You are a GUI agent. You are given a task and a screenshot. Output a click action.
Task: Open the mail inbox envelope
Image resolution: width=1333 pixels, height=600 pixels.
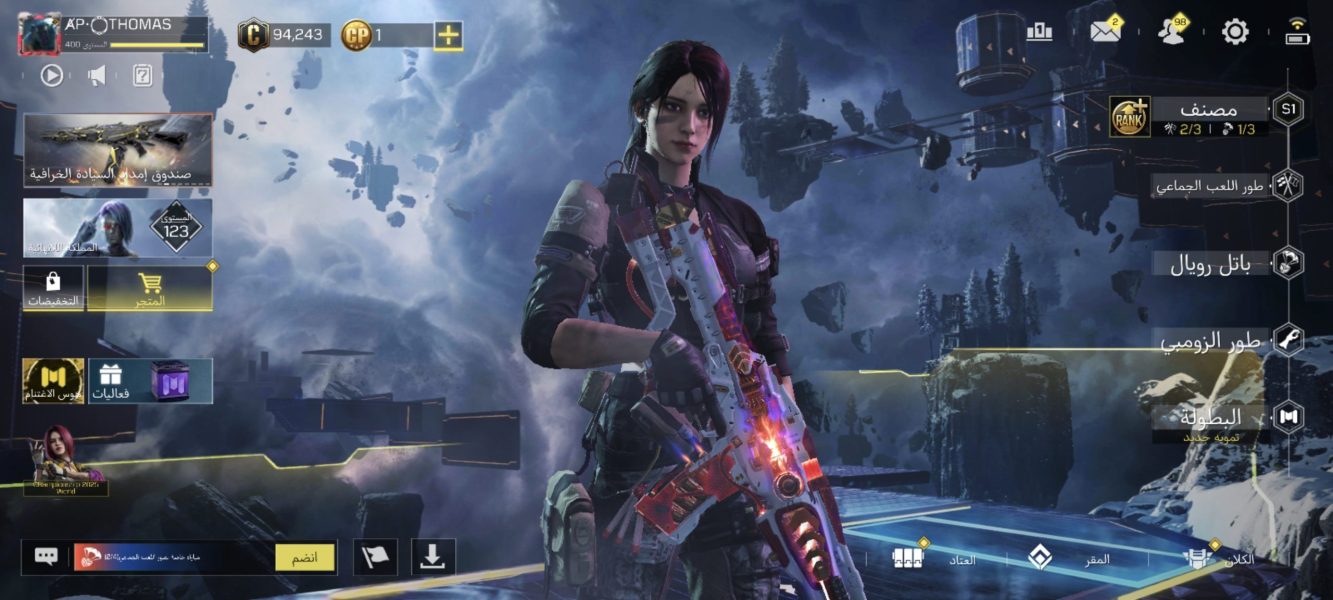(1105, 32)
